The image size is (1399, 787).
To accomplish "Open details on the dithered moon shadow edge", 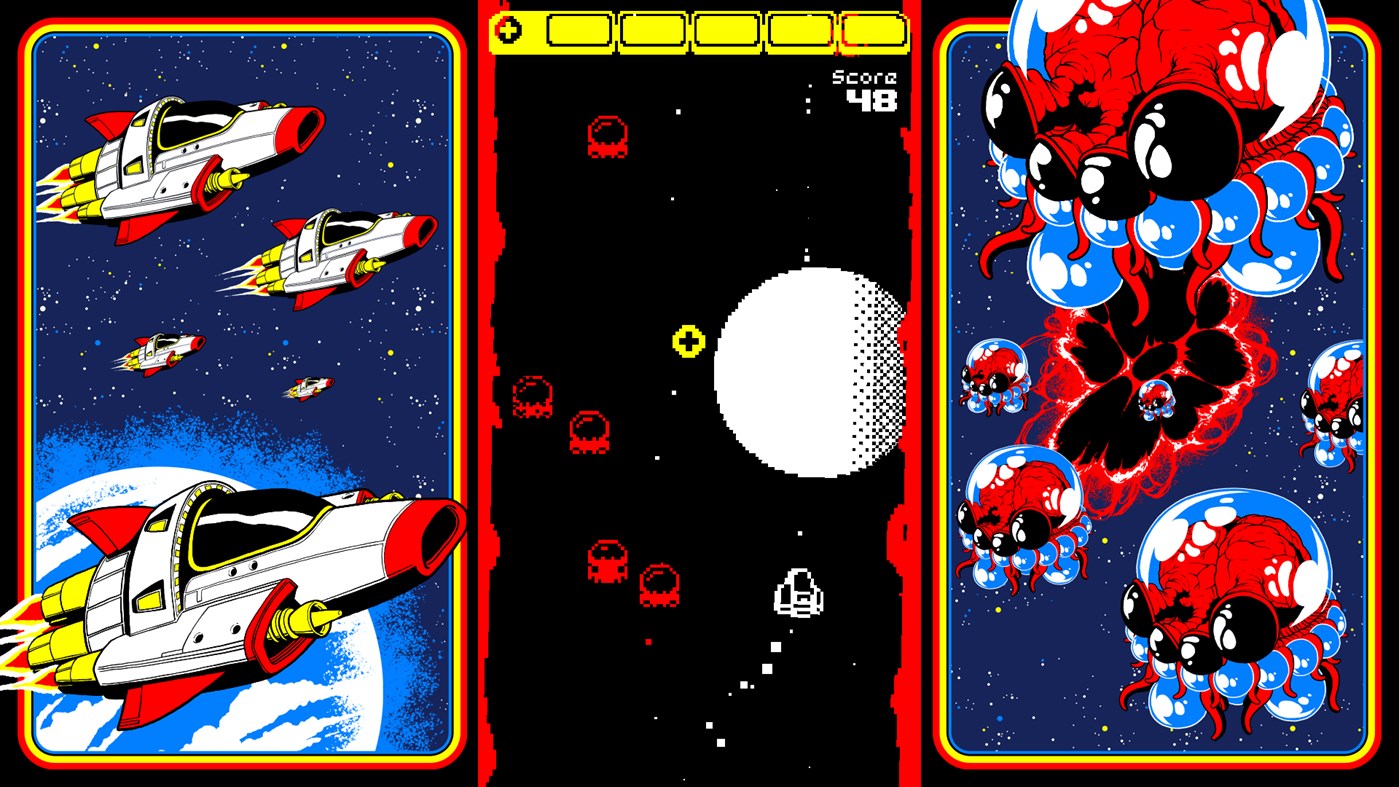I will [880, 370].
